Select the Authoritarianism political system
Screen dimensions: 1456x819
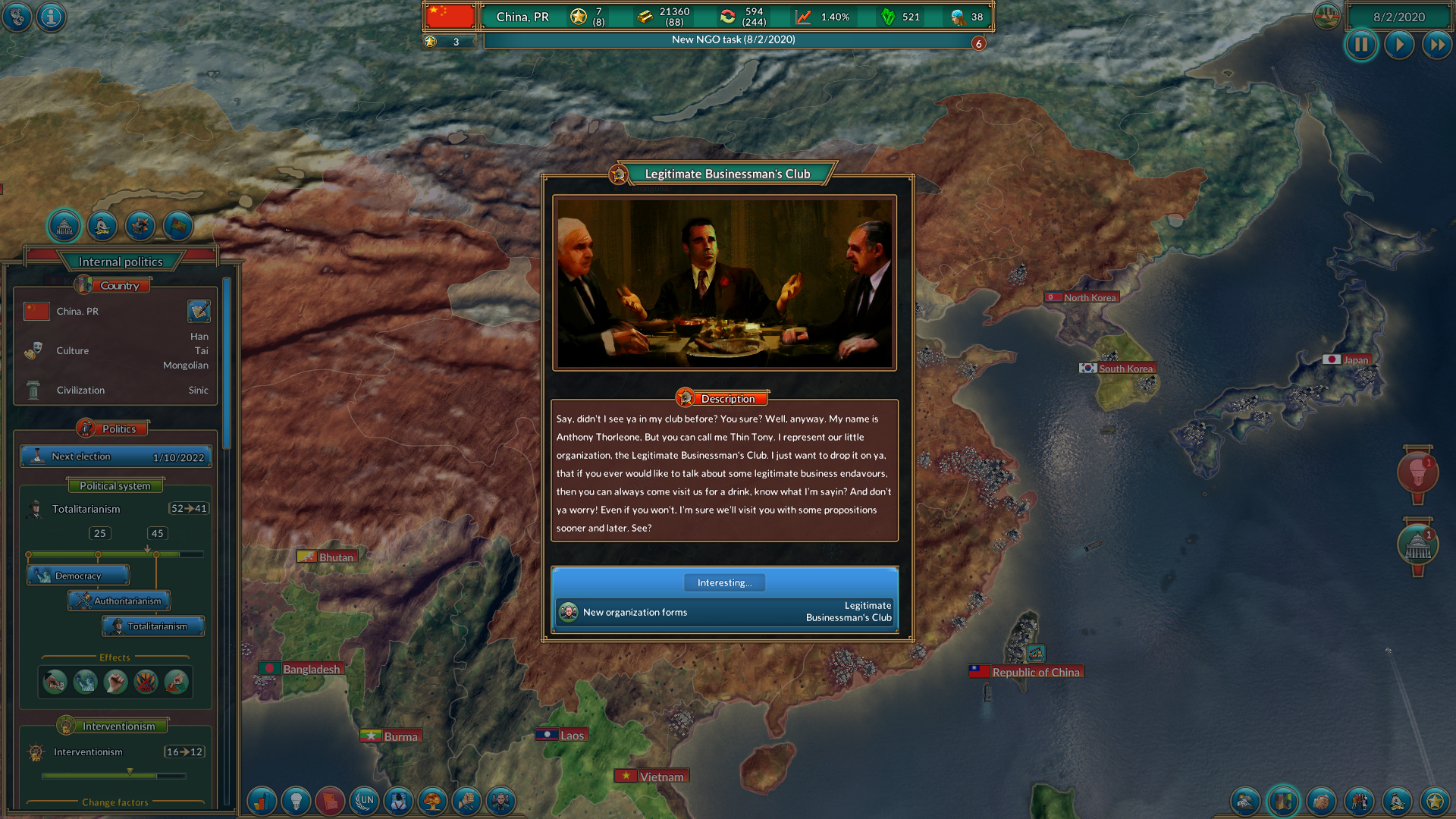click(119, 601)
